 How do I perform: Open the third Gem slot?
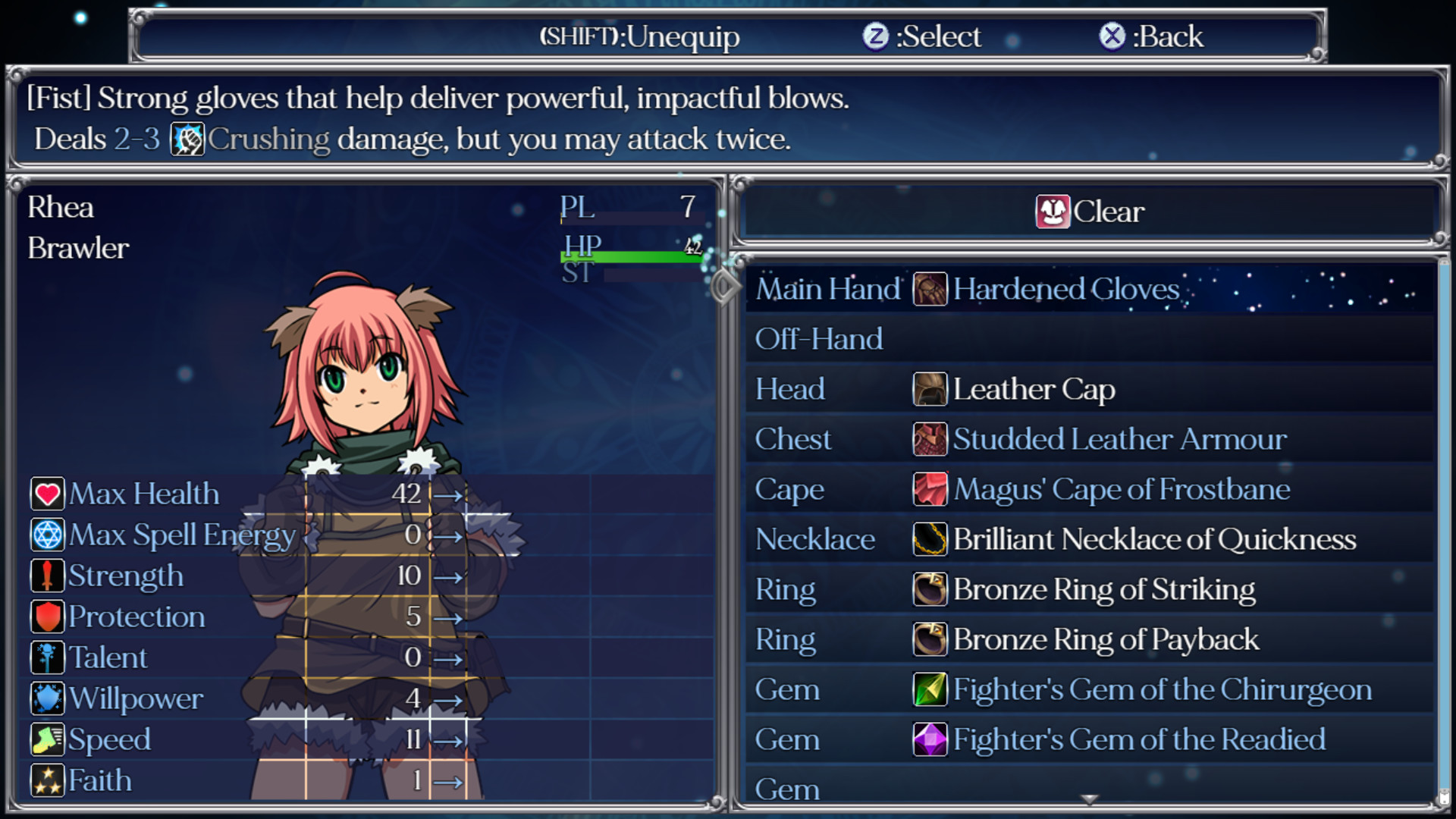coord(834,789)
